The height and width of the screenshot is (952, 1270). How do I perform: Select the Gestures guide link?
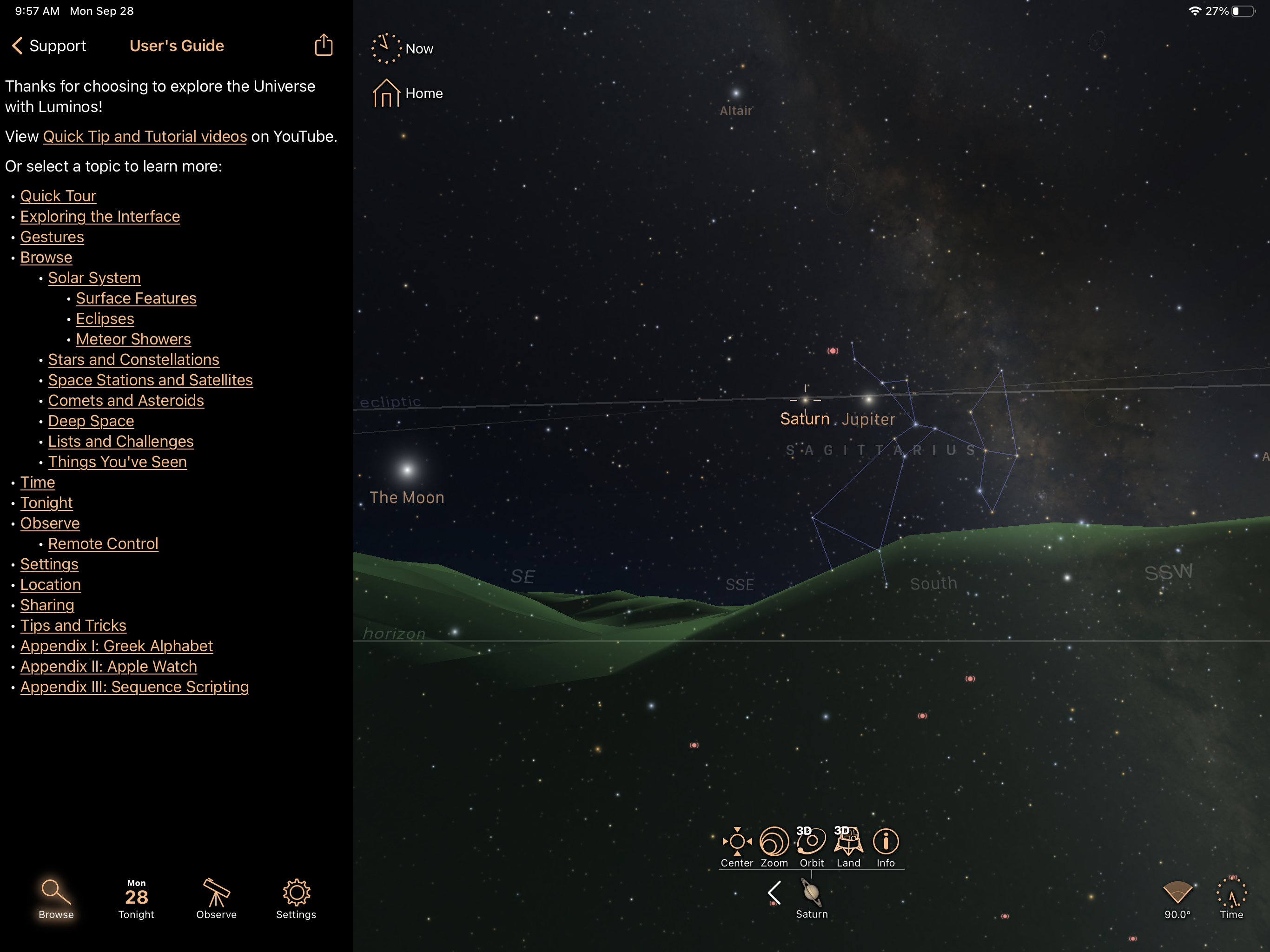click(x=52, y=237)
